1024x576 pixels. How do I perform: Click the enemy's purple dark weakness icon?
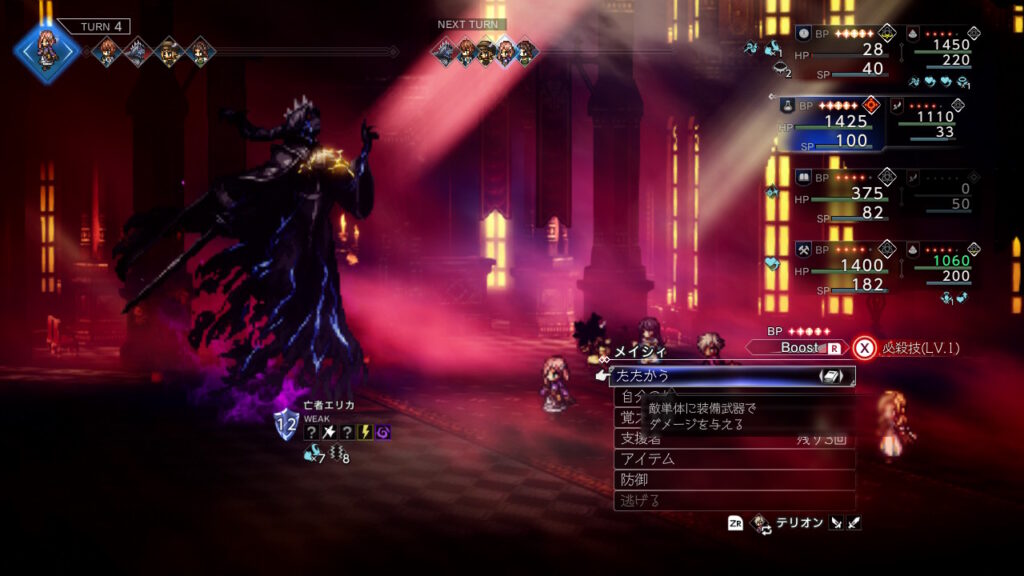click(x=384, y=432)
